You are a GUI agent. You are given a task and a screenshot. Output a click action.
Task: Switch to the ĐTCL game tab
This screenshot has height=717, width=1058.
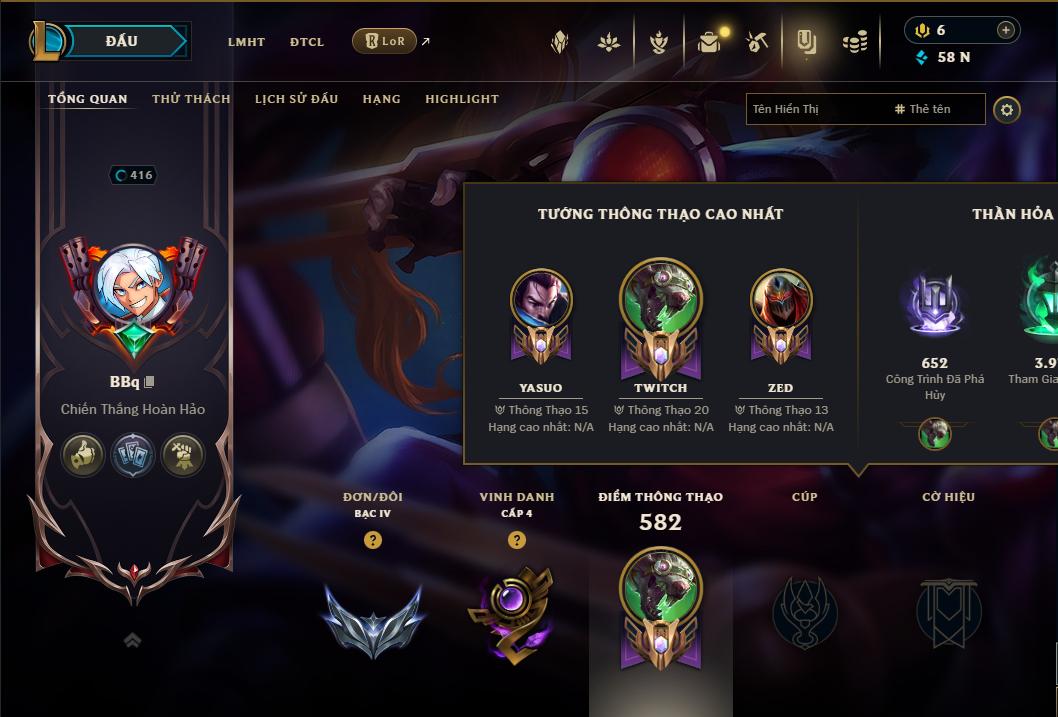[307, 42]
